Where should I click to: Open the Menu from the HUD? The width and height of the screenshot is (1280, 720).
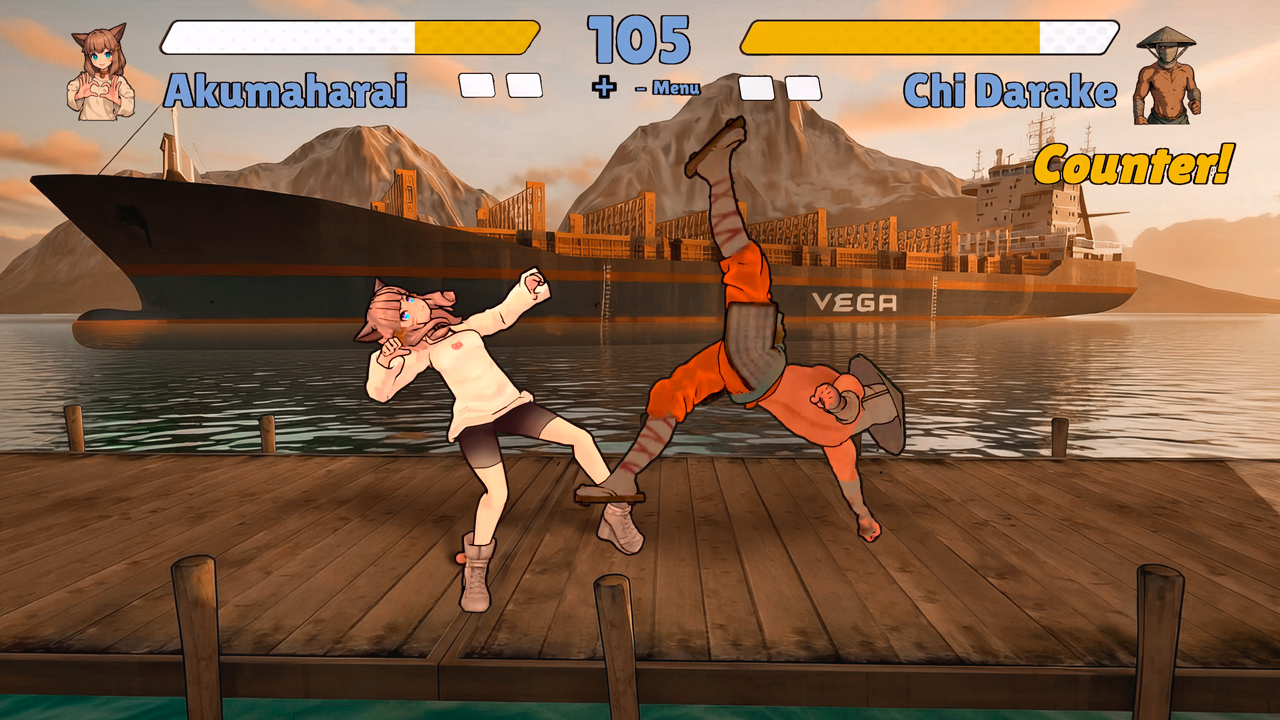pos(675,89)
